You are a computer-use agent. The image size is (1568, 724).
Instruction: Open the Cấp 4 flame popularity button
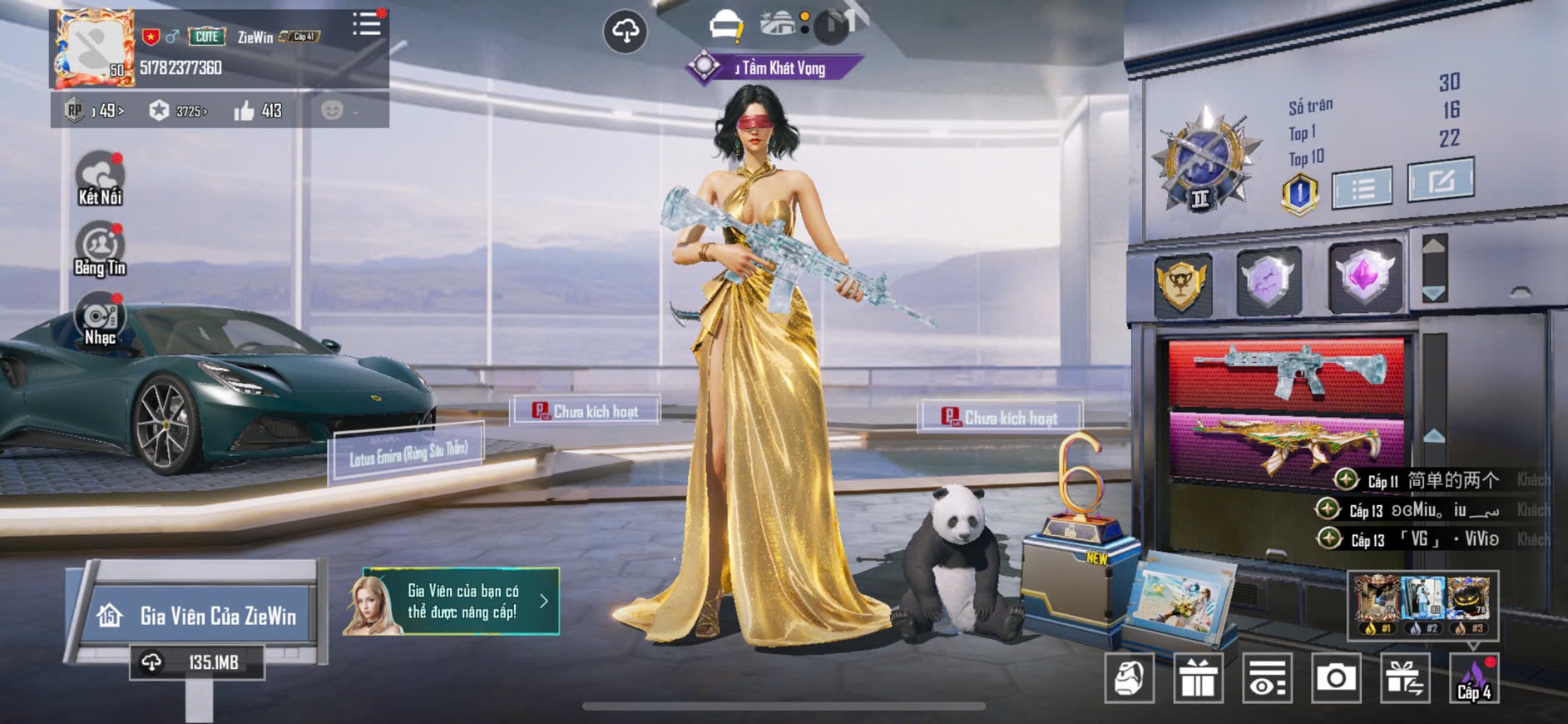click(1474, 678)
